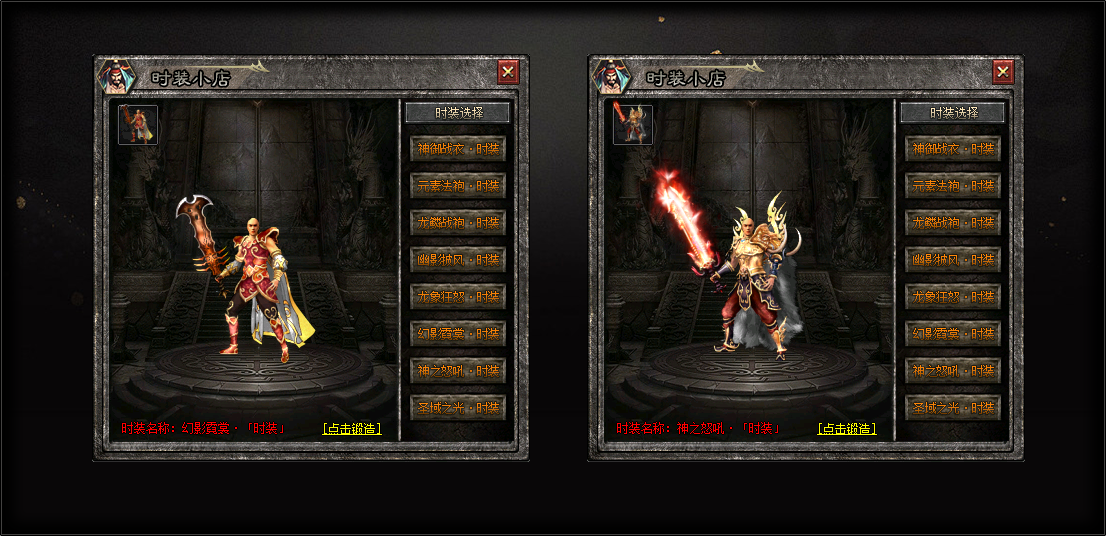The height and width of the screenshot is (536, 1106).
Task: Close the left 时装小店 window
Action: 508,71
